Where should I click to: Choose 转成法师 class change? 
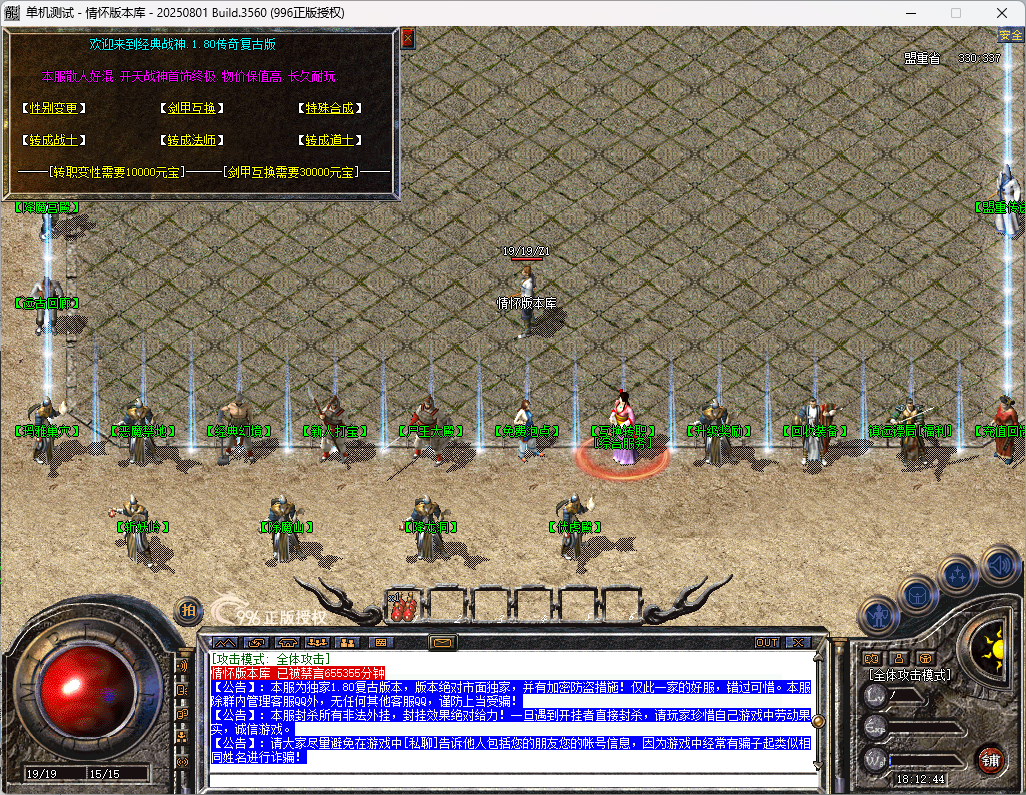[x=191, y=140]
